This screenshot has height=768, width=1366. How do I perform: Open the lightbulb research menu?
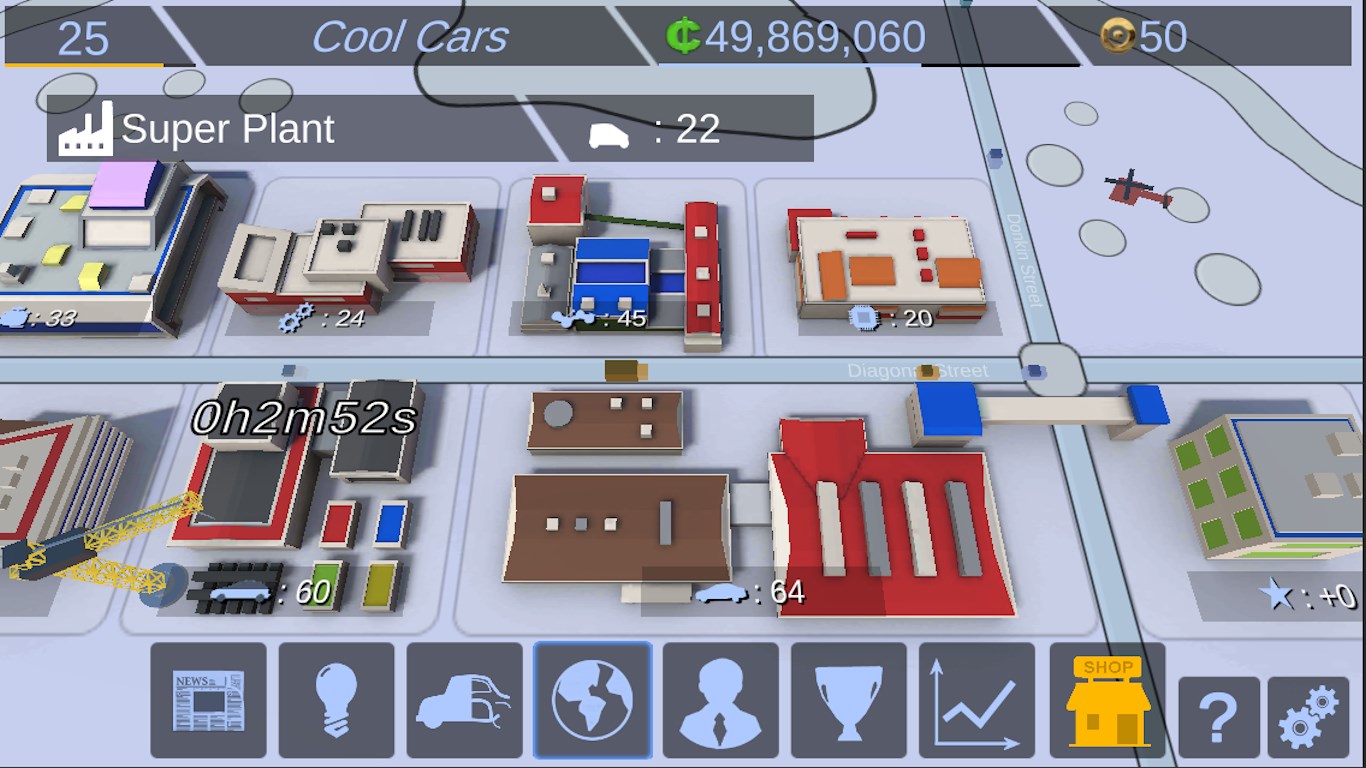pyautogui.click(x=336, y=700)
